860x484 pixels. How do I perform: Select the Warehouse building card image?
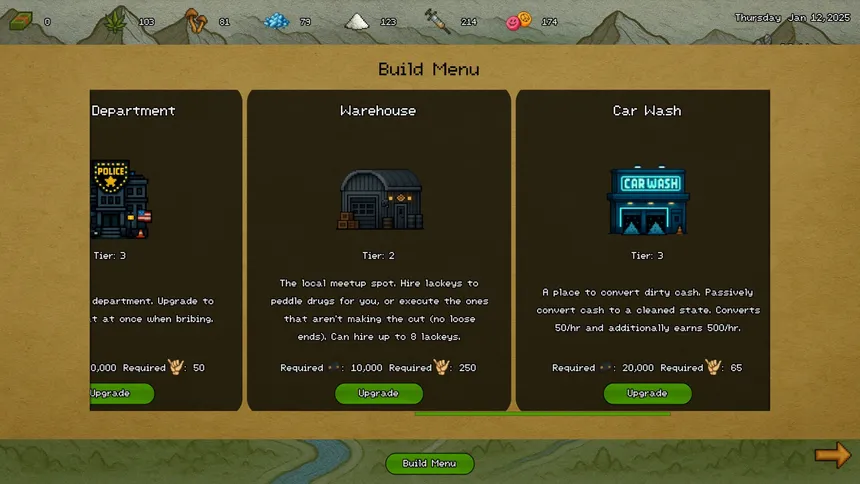click(x=380, y=200)
